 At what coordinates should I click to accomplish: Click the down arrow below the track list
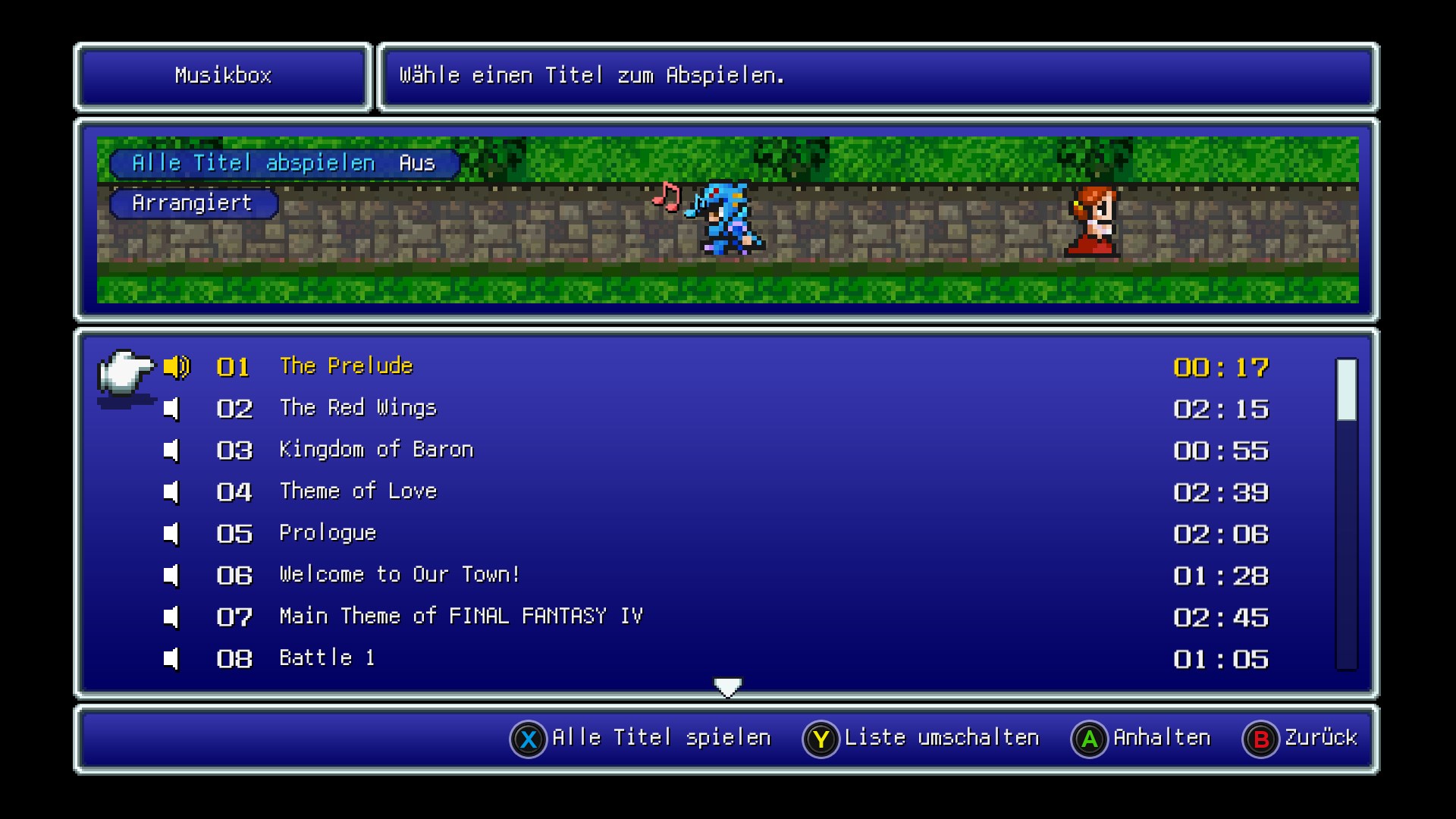pyautogui.click(x=728, y=687)
